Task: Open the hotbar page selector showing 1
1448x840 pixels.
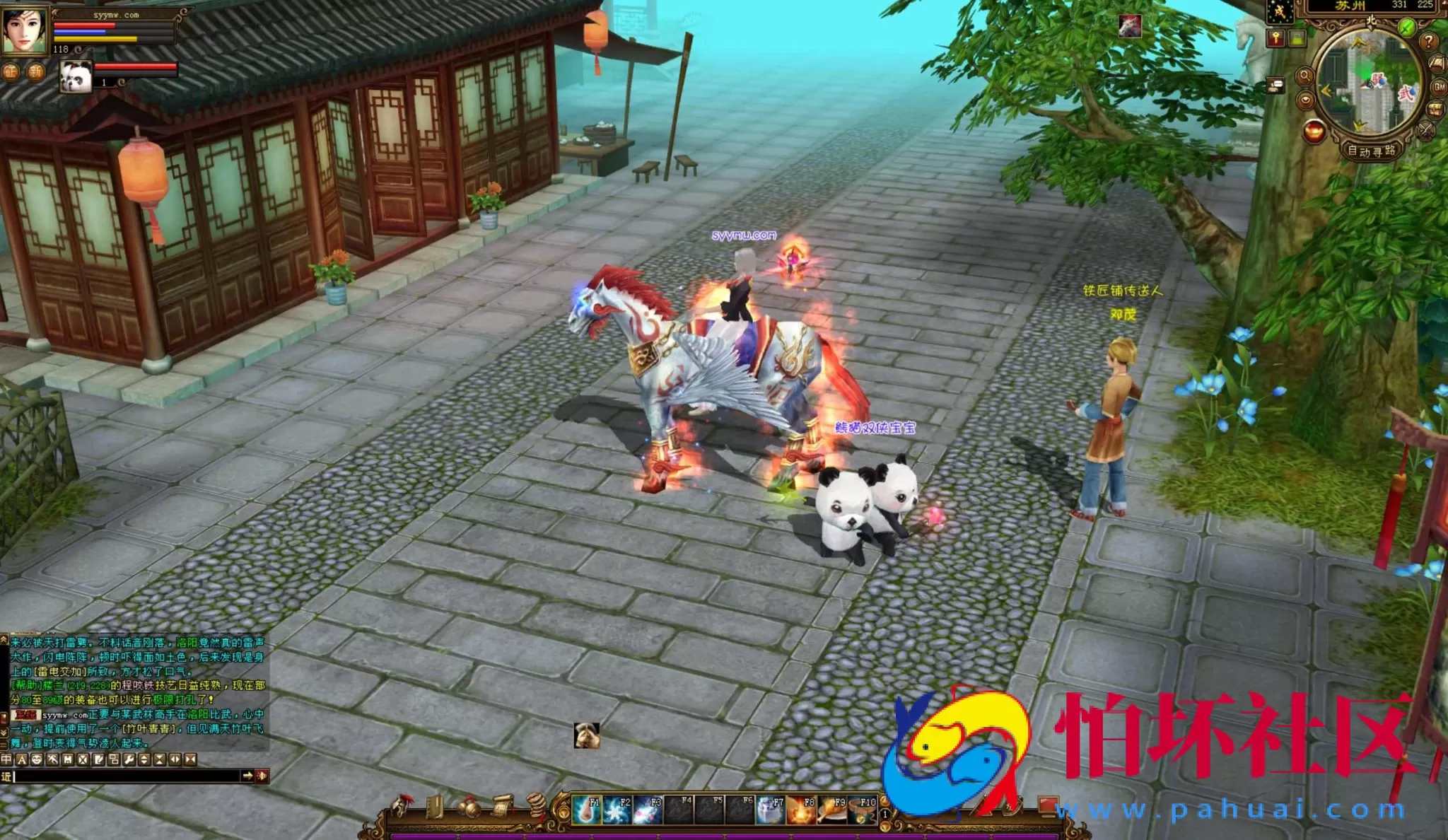Action: [x=884, y=815]
